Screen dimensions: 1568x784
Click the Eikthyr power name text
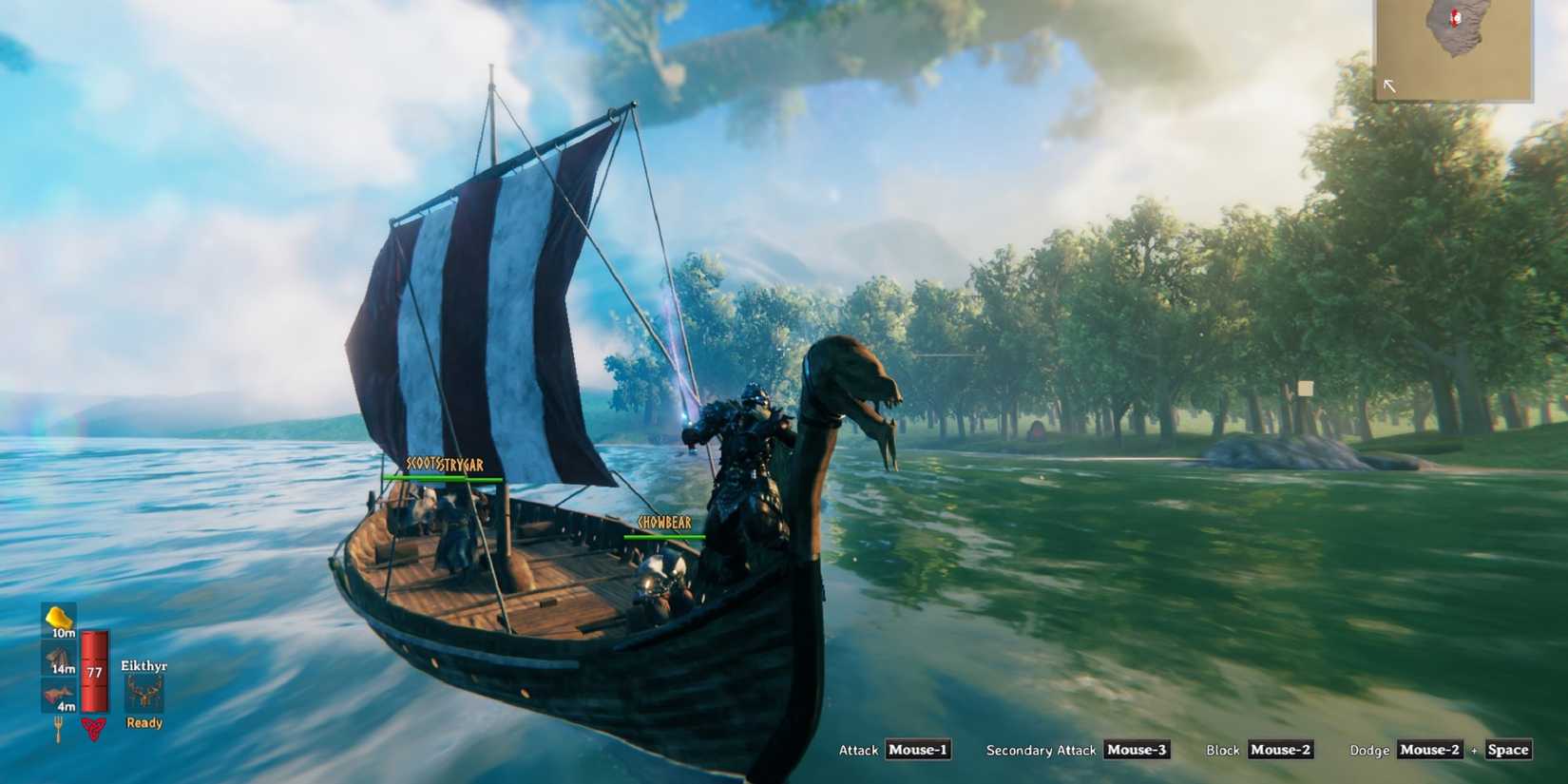coord(143,667)
